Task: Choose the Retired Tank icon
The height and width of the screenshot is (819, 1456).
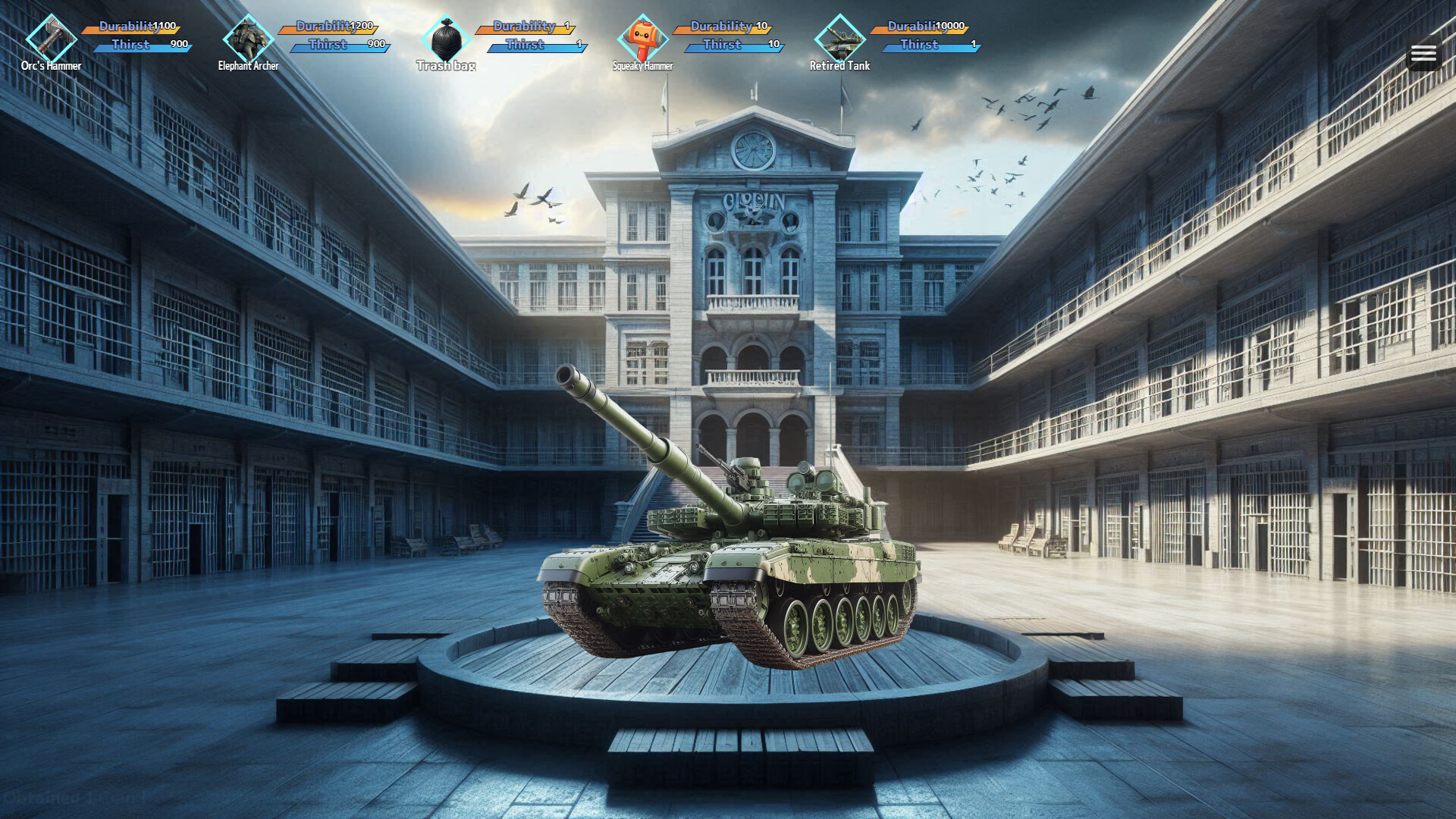Action: 839,38
